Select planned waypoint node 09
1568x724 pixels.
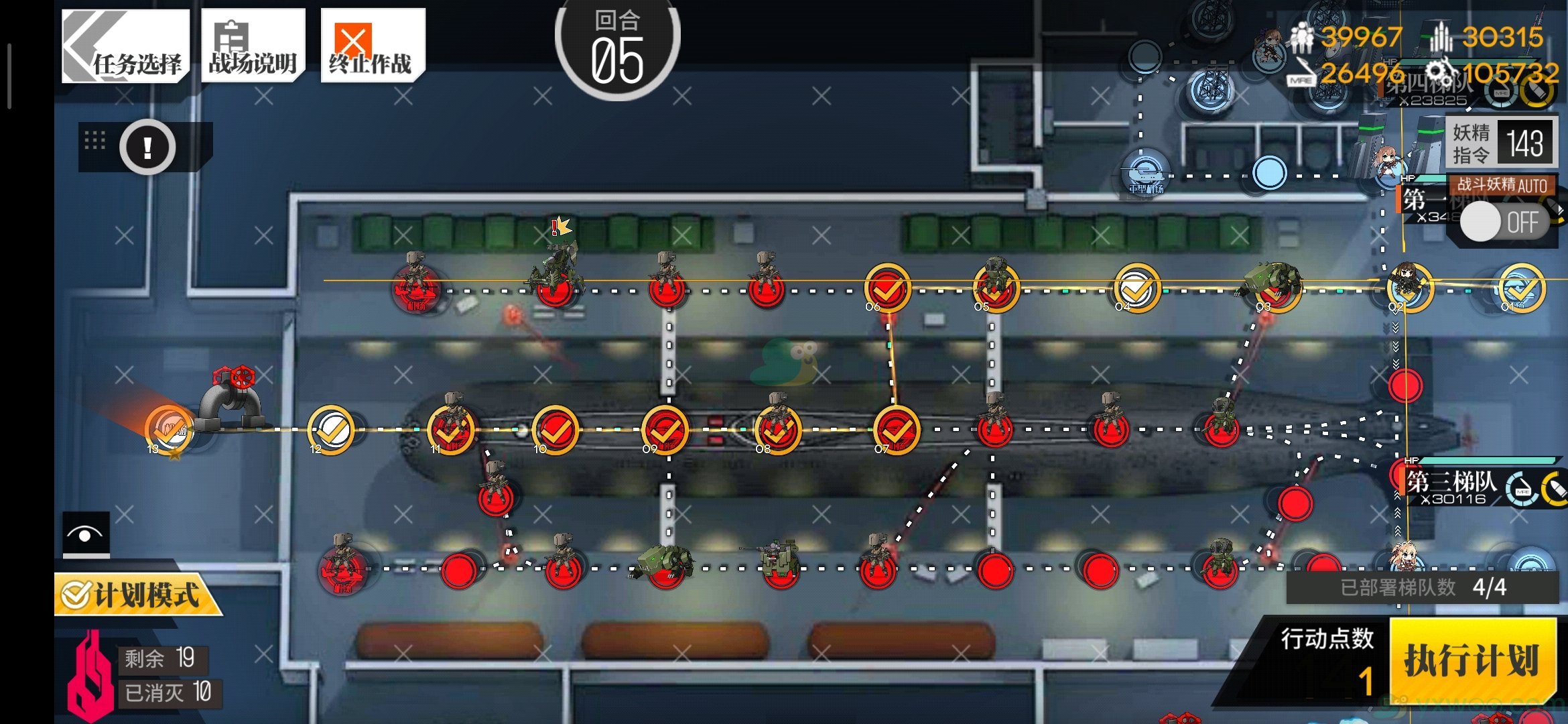click(665, 429)
